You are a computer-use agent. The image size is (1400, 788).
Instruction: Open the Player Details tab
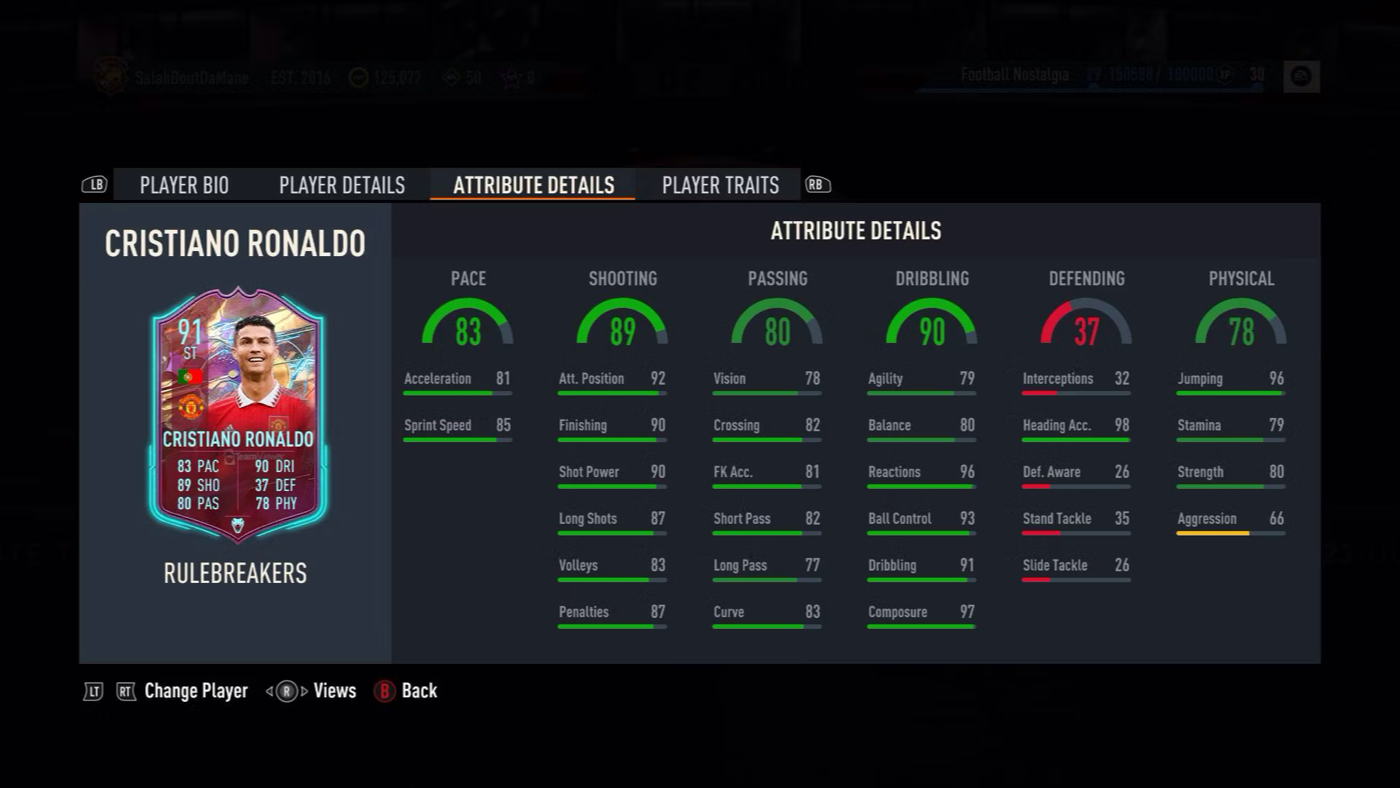pos(342,185)
